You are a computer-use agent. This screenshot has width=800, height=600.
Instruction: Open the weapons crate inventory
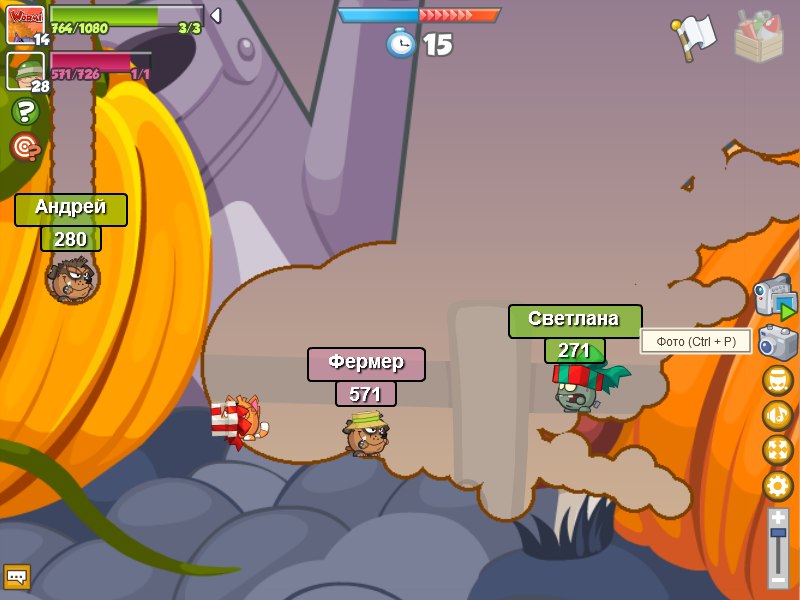pyautogui.click(x=759, y=37)
